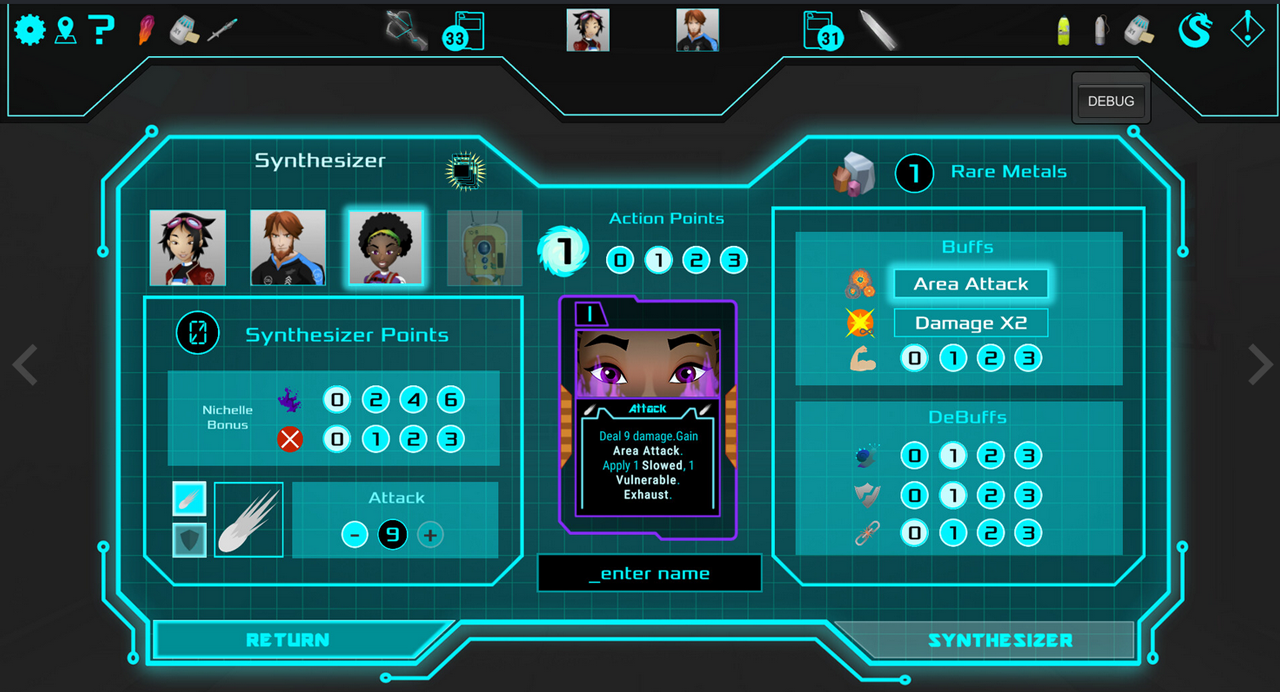The width and height of the screenshot is (1280, 692).
Task: Select the shield card type icon
Action: 189,539
